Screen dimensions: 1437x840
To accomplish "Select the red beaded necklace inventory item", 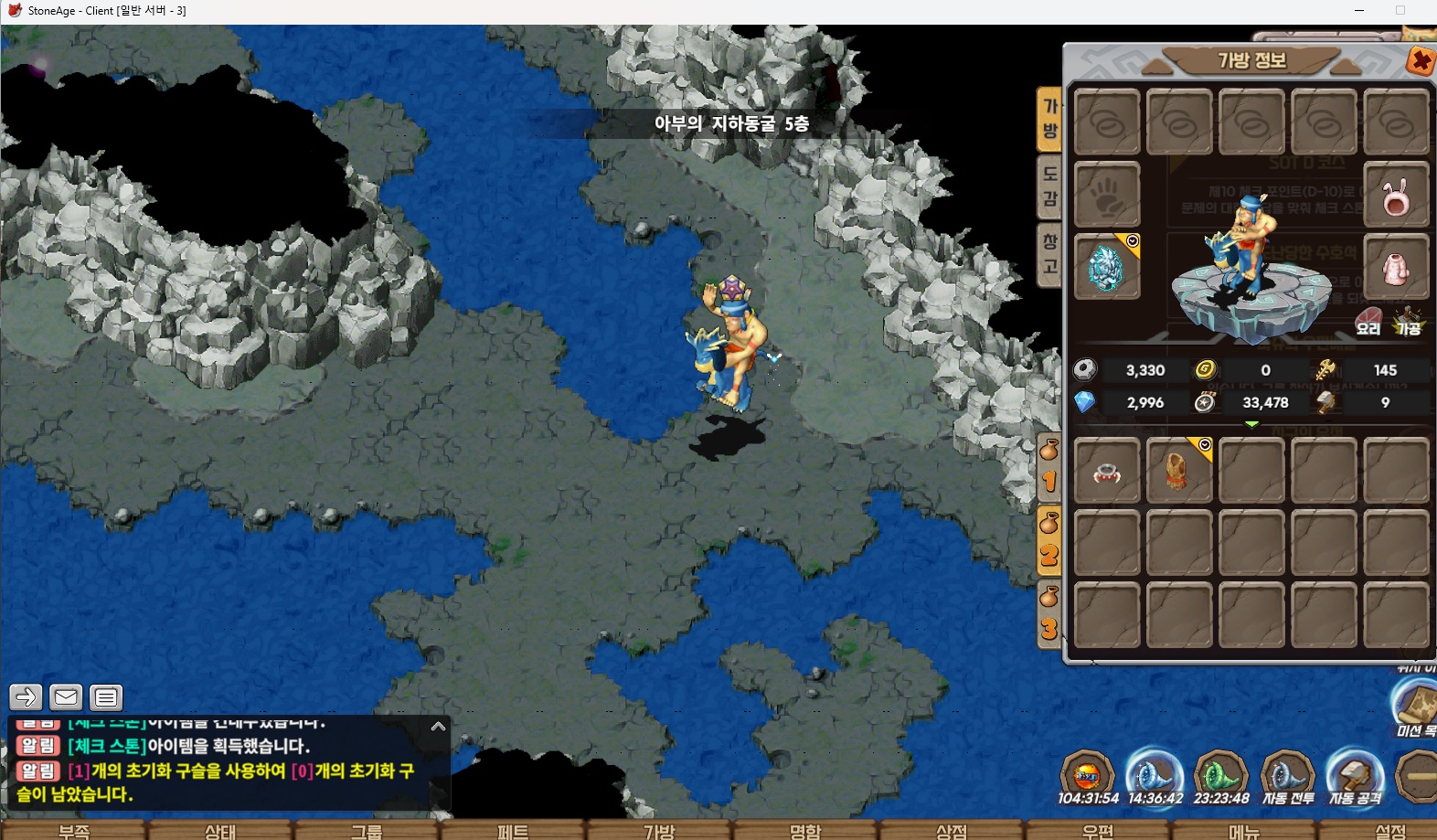I will [x=1106, y=472].
